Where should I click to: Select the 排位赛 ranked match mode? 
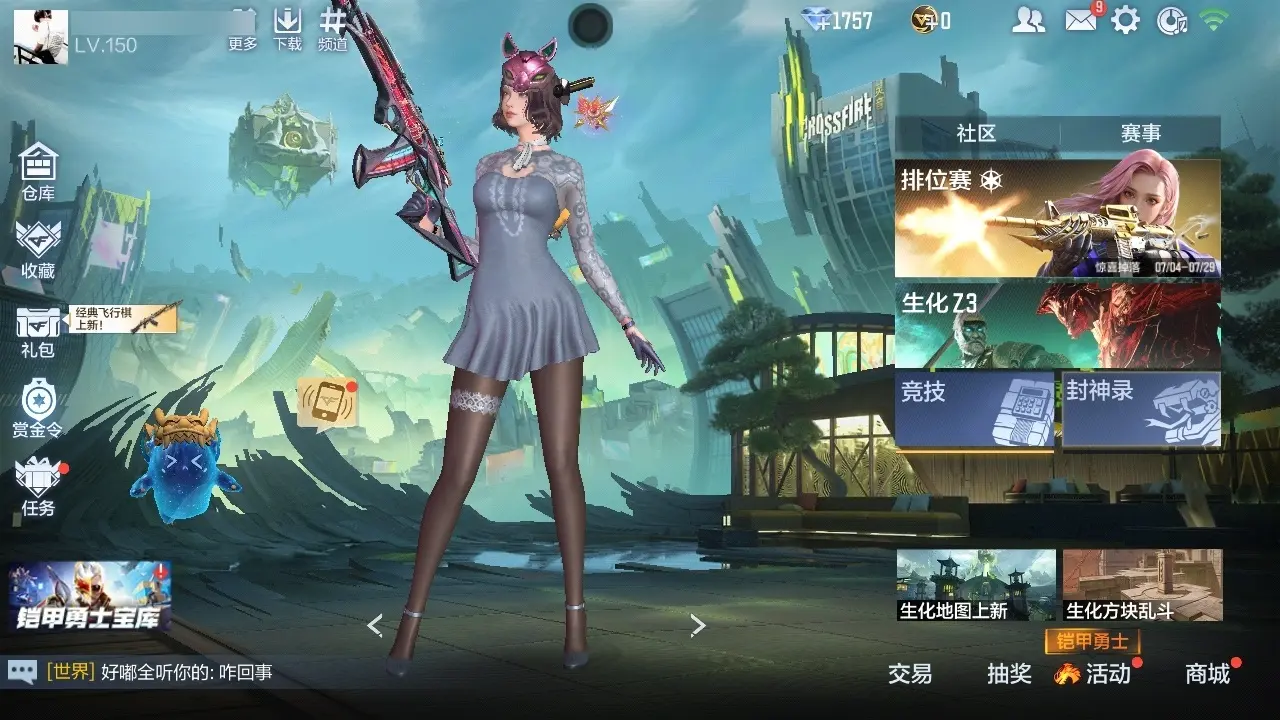pos(1057,218)
